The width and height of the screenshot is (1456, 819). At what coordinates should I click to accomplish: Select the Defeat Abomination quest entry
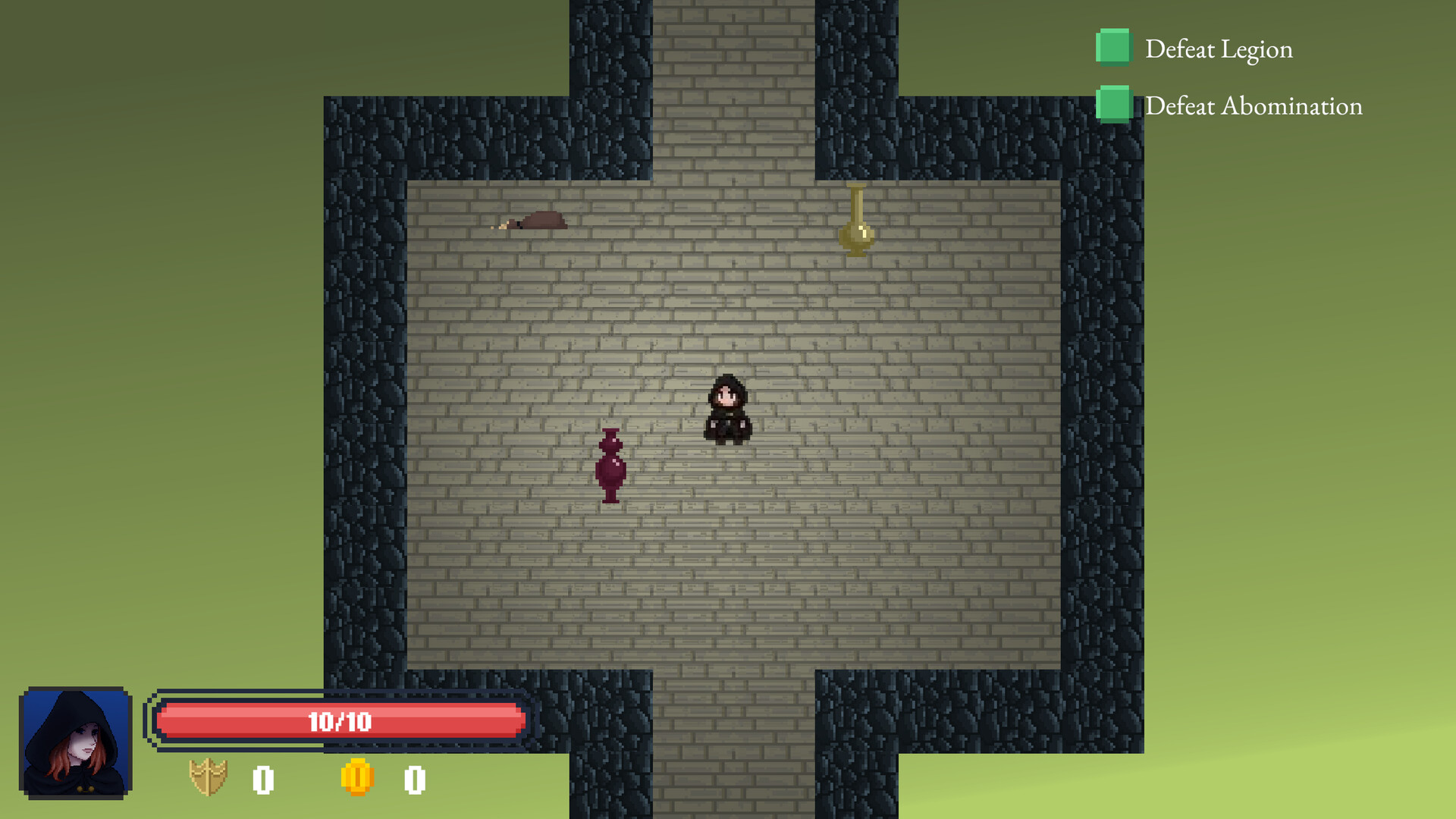tap(1254, 105)
